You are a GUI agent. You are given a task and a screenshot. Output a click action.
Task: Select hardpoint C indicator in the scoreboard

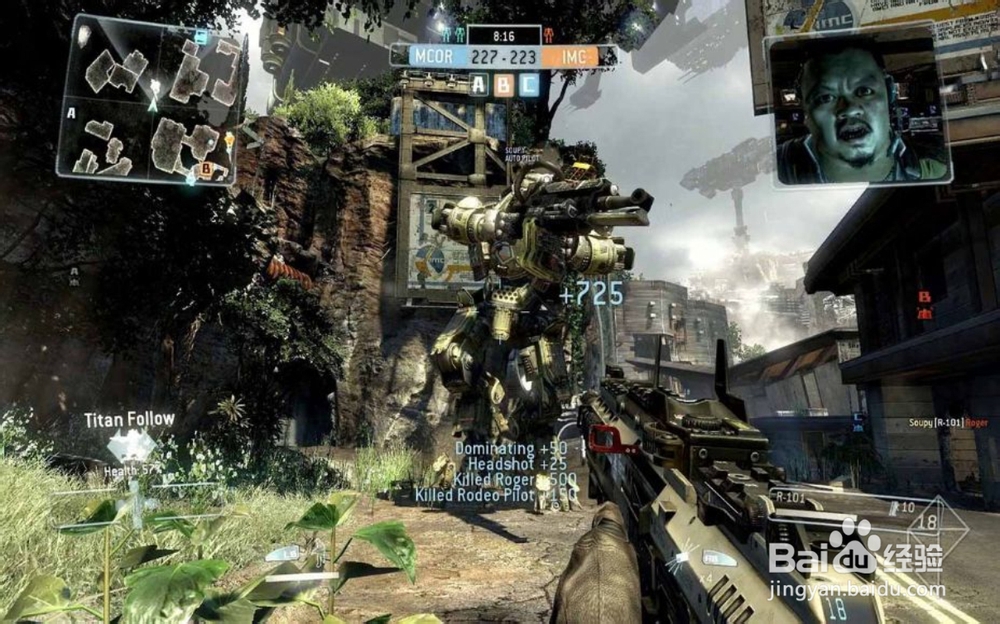pyautogui.click(x=529, y=85)
